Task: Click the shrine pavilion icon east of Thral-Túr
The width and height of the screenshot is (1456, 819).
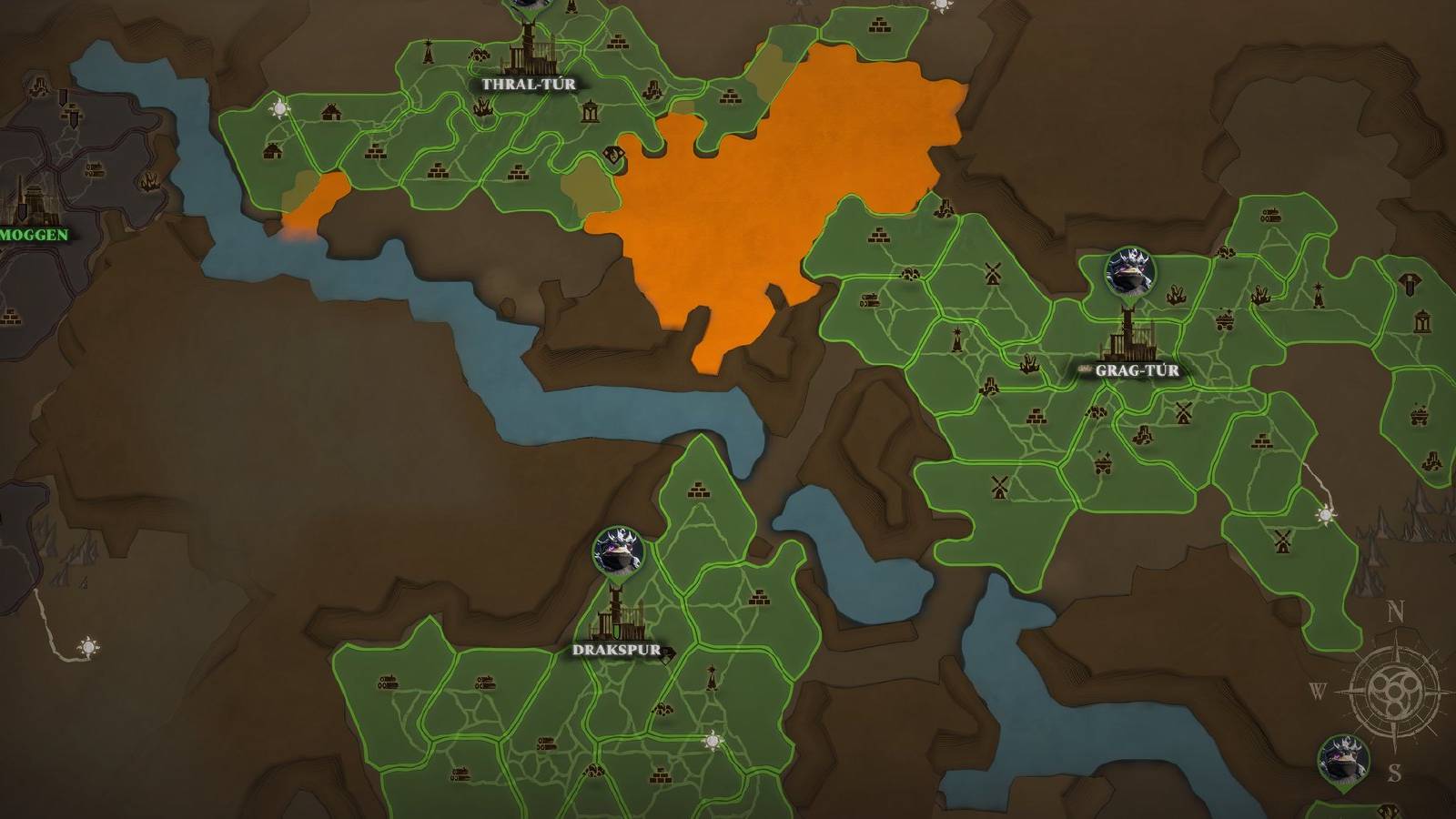Action: 591,112
